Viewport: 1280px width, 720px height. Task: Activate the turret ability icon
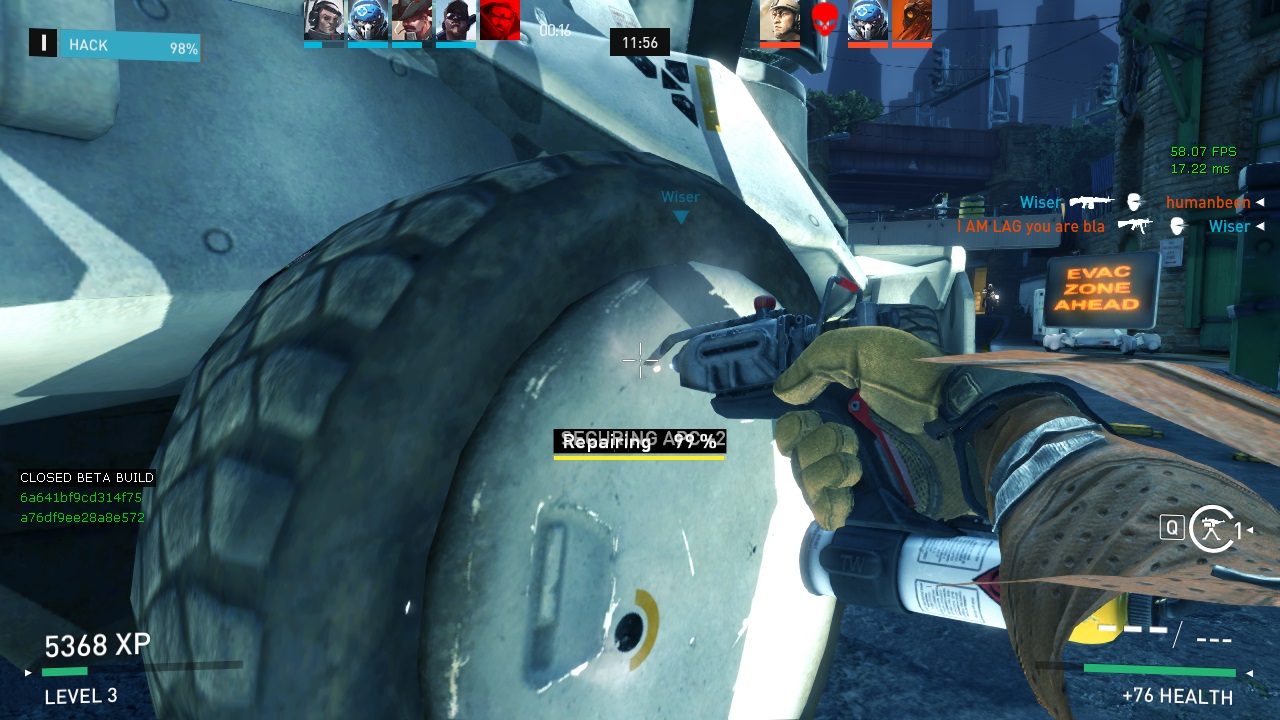(x=1212, y=528)
